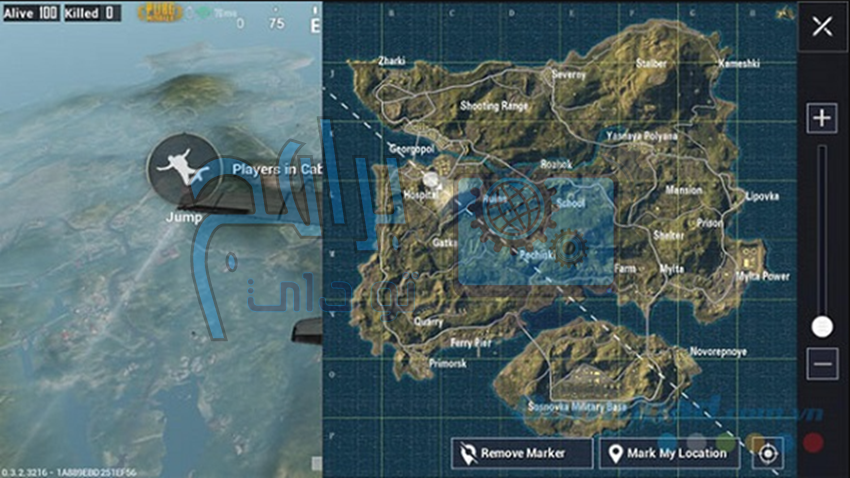
Task: Pick Georgopol on the map
Action: tap(411, 148)
